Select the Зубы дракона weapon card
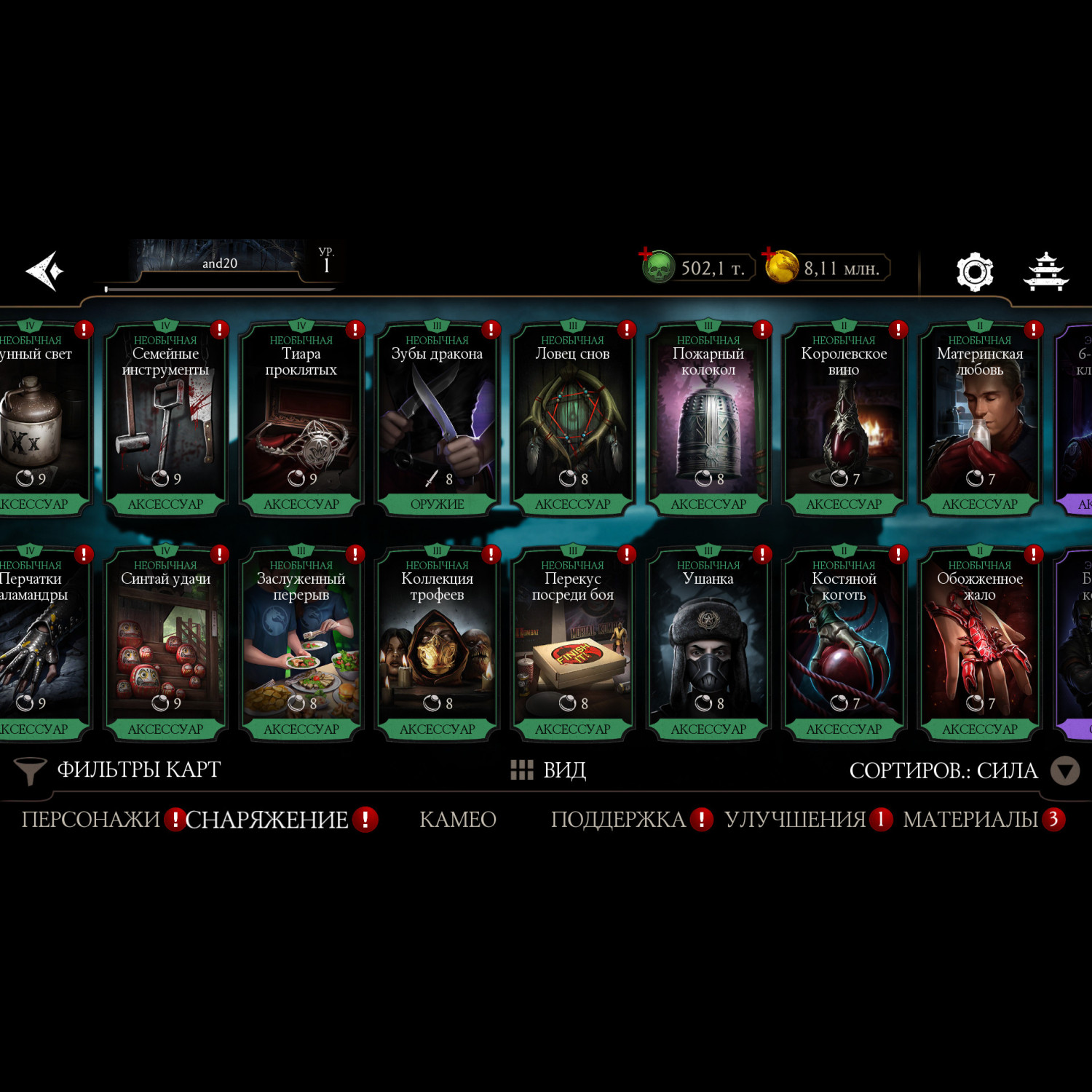This screenshot has height=1092, width=1092. 437,419
